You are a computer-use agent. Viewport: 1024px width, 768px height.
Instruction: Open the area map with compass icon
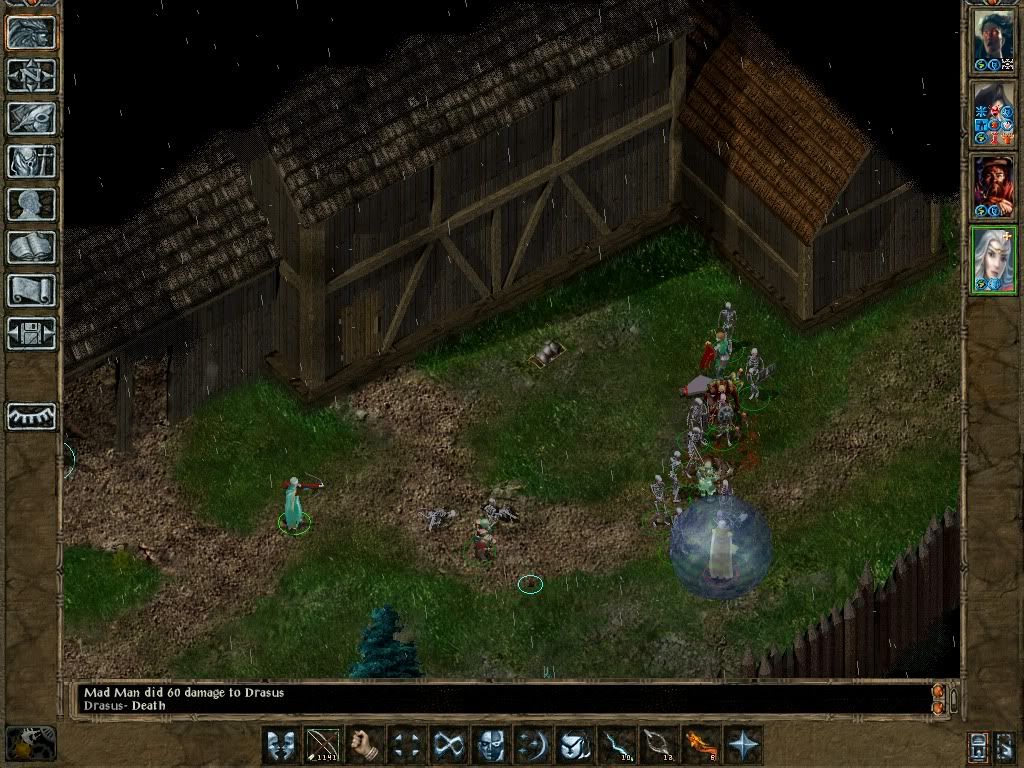pos(32,75)
